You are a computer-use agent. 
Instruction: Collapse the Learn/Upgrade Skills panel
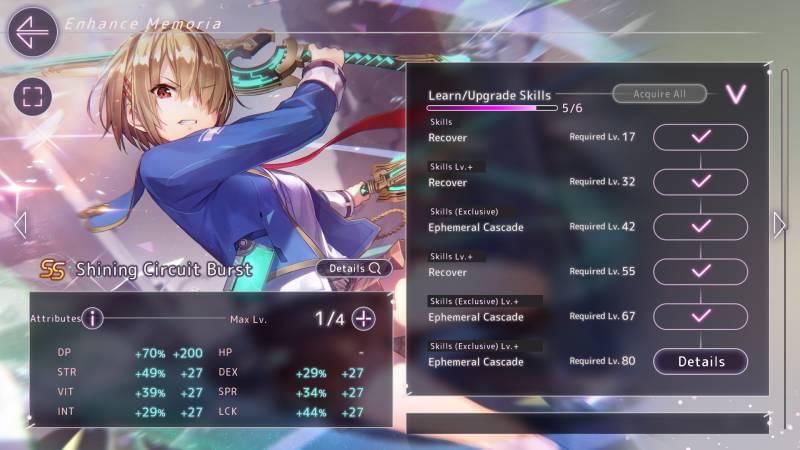[x=736, y=94]
